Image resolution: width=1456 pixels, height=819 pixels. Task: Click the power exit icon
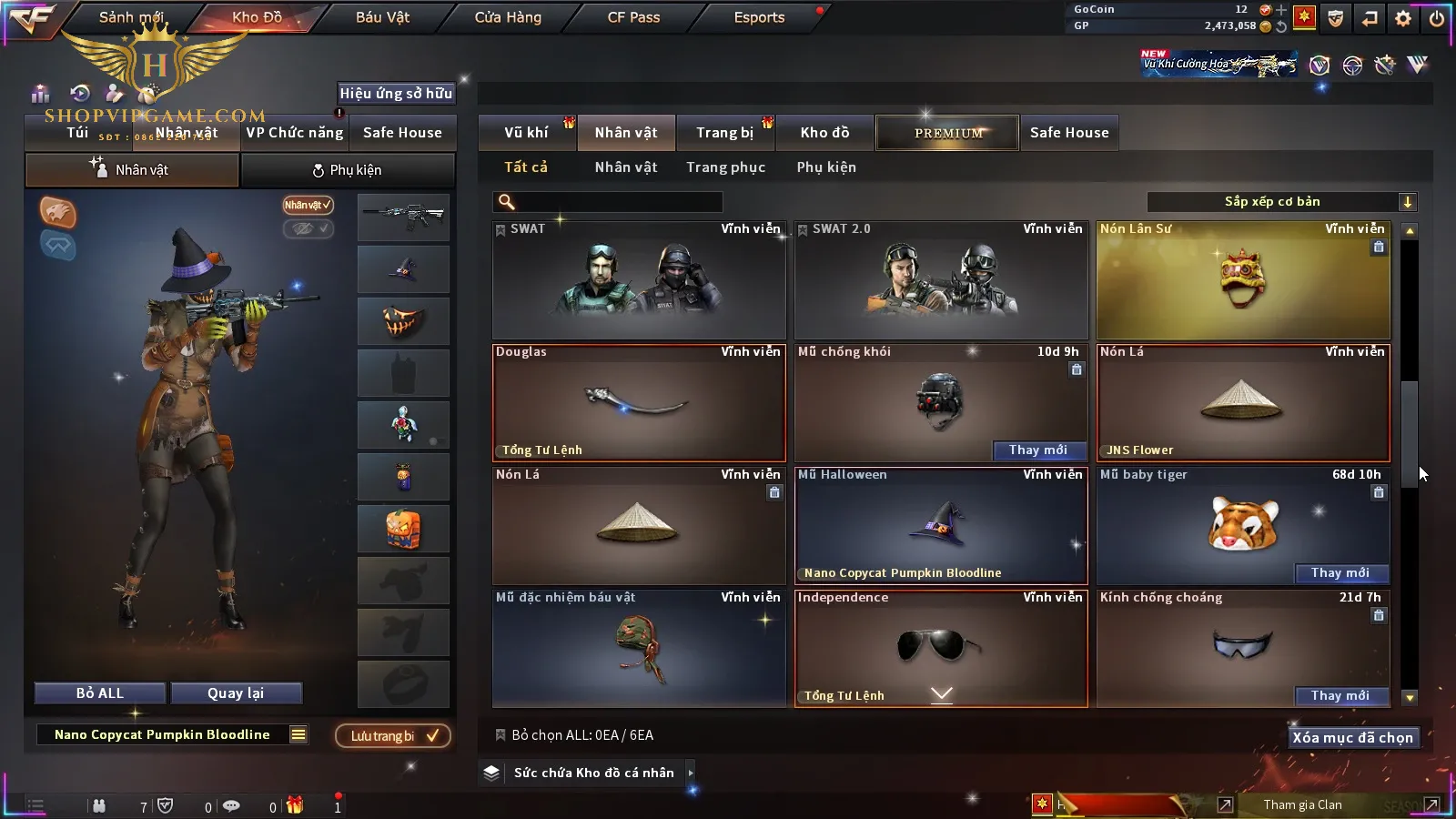(1436, 18)
